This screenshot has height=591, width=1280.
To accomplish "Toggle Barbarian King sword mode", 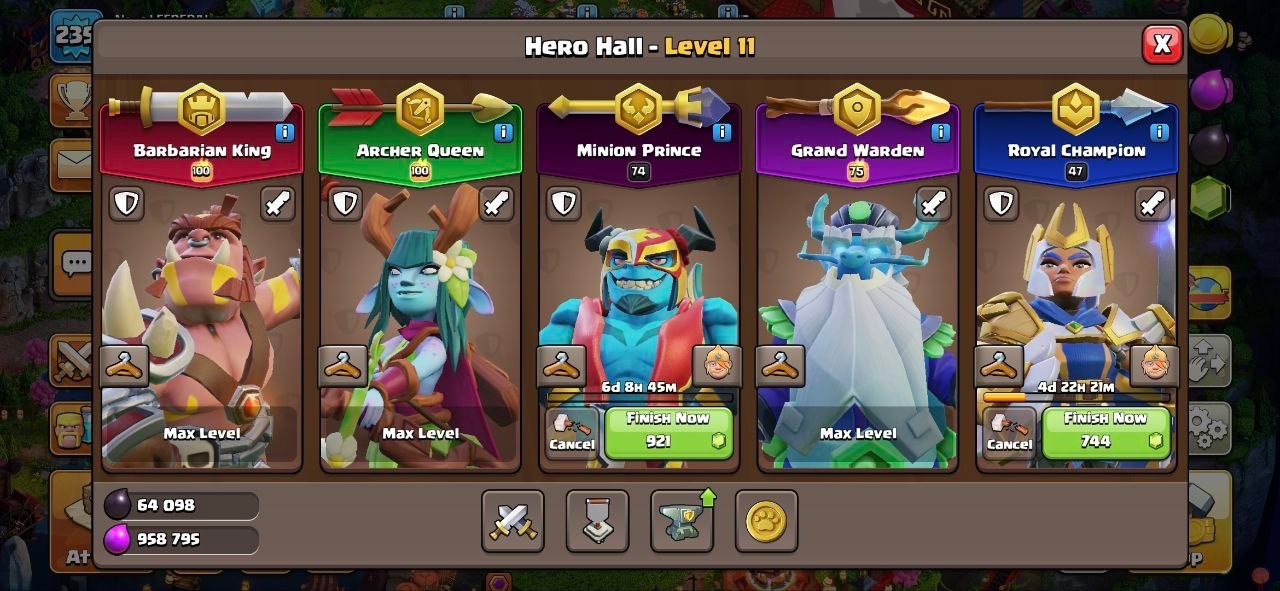I will click(x=278, y=203).
